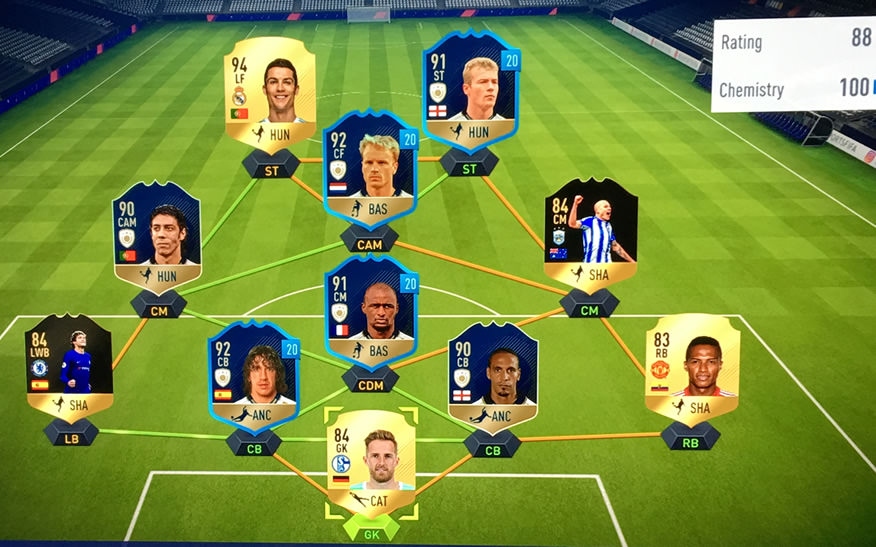Select the 94-rated LF player card

269,94
